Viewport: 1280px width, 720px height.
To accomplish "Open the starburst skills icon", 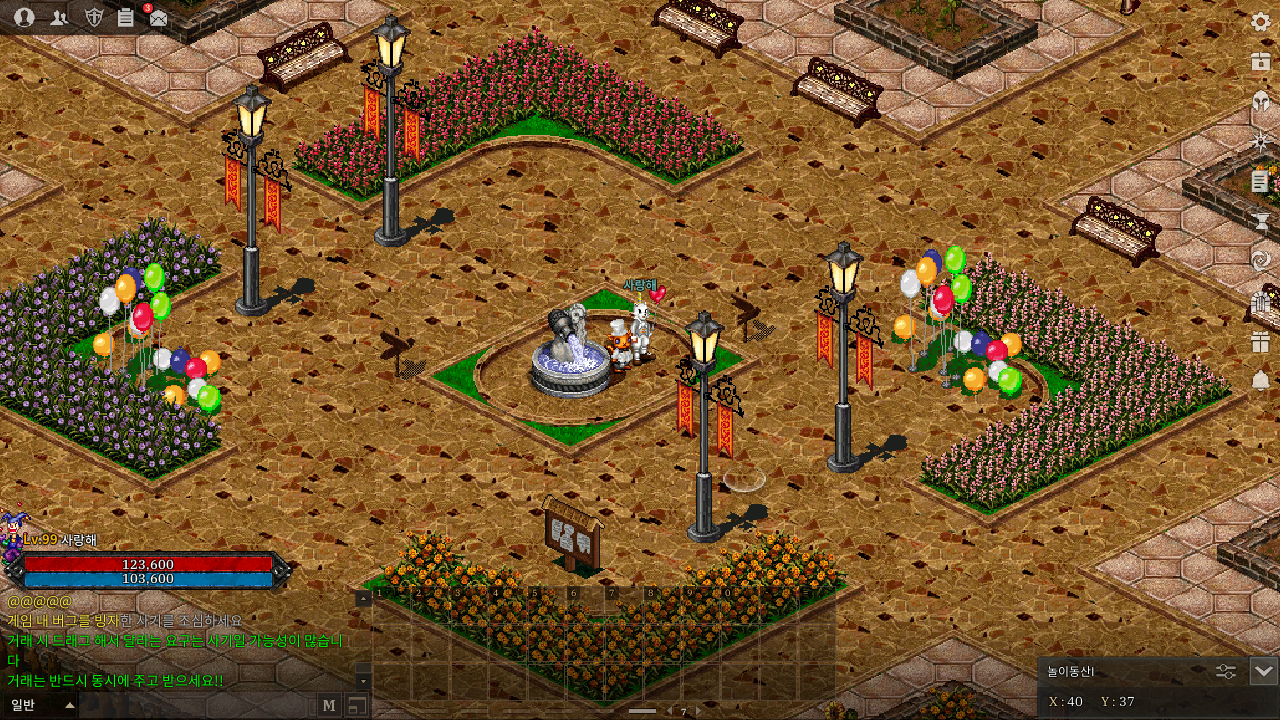I will coord(1260,142).
